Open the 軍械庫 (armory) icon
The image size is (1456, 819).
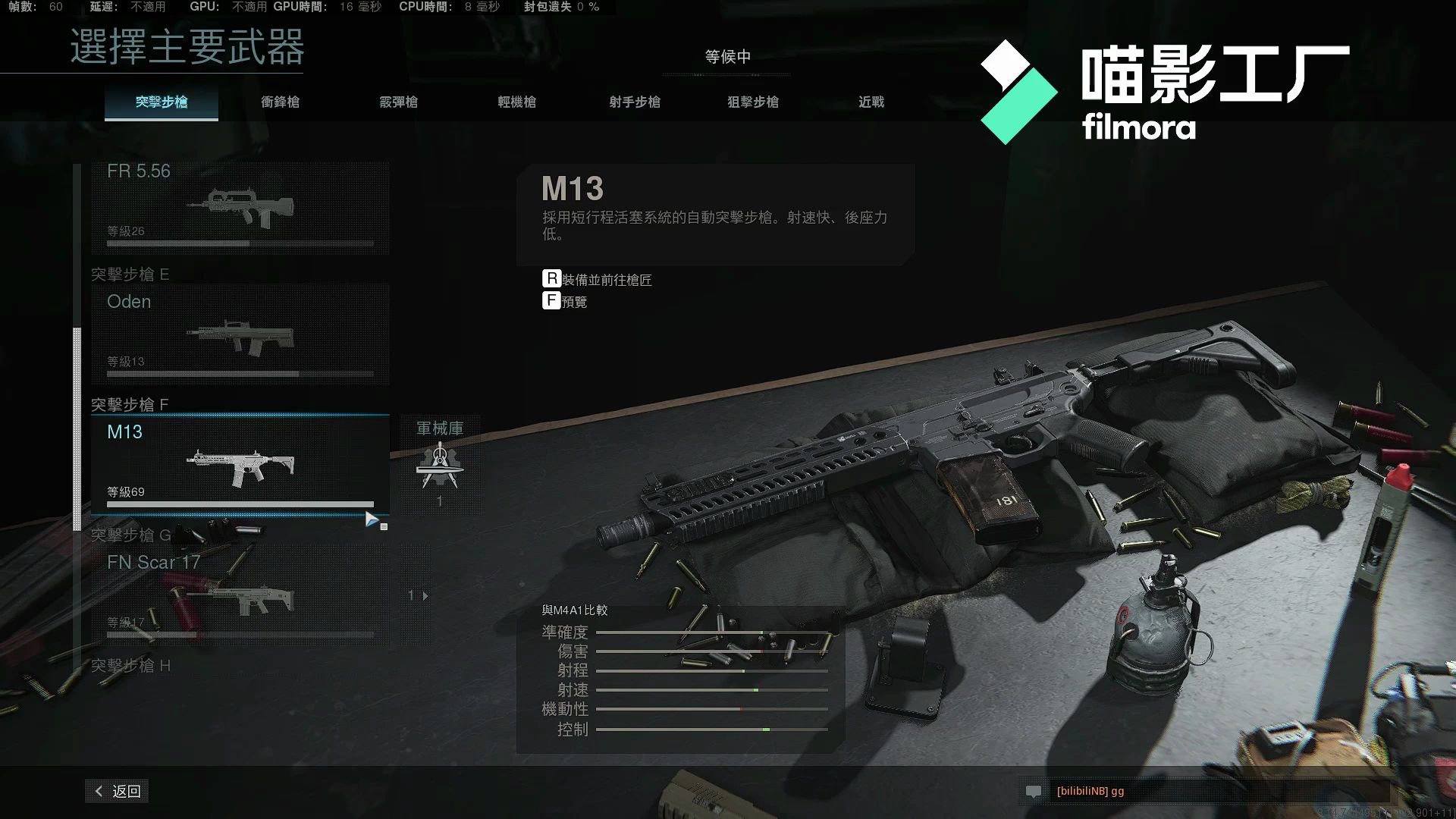(x=440, y=463)
